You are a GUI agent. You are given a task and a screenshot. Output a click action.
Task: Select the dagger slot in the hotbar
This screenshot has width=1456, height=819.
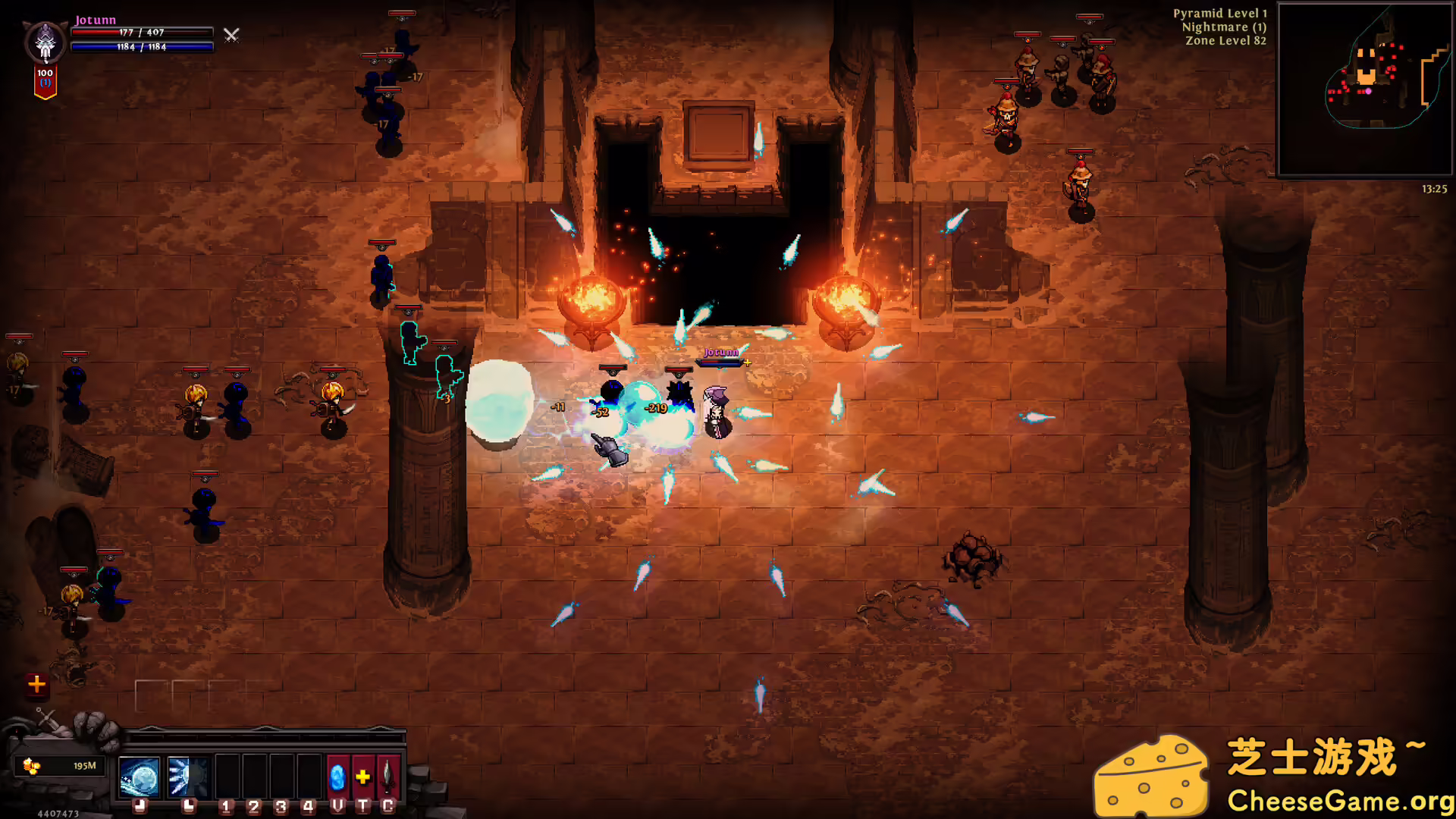(388, 777)
